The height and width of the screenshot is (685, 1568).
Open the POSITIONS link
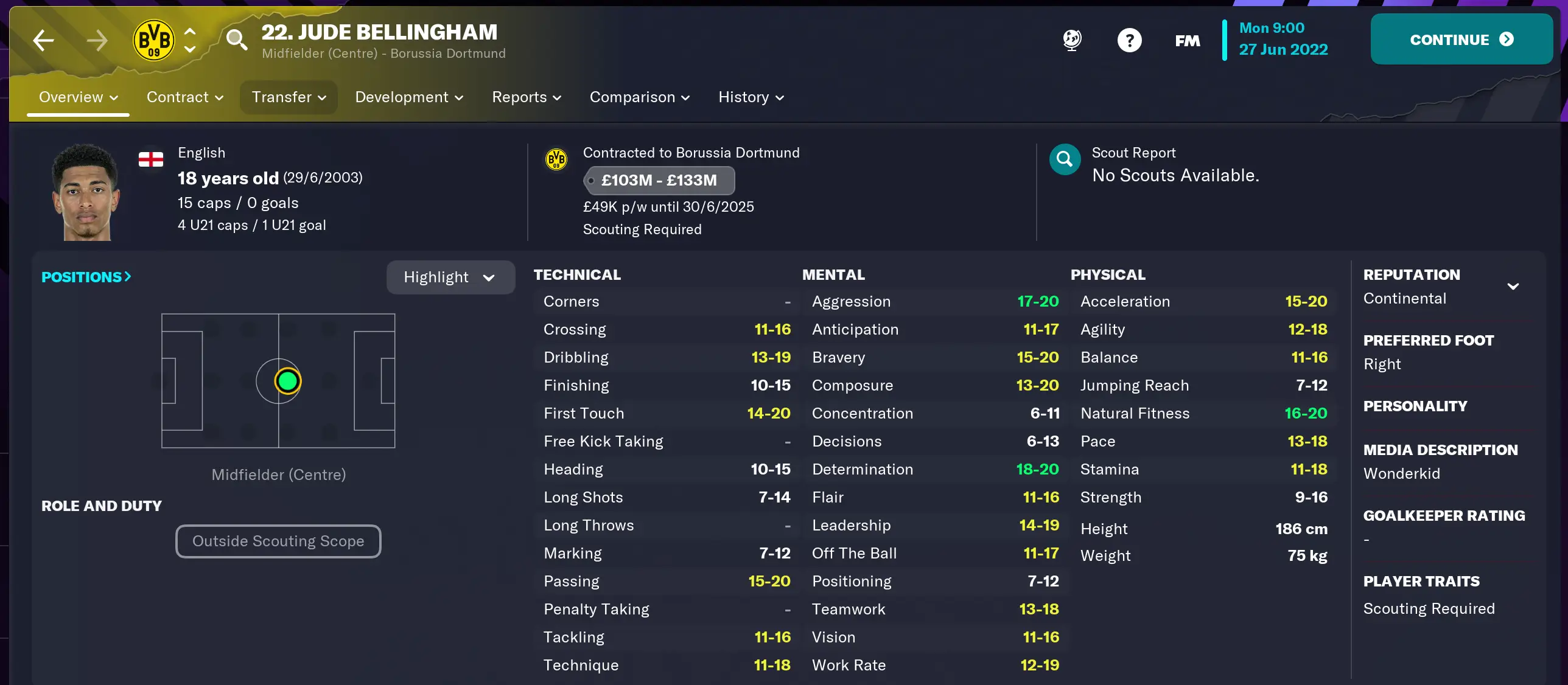(x=85, y=277)
